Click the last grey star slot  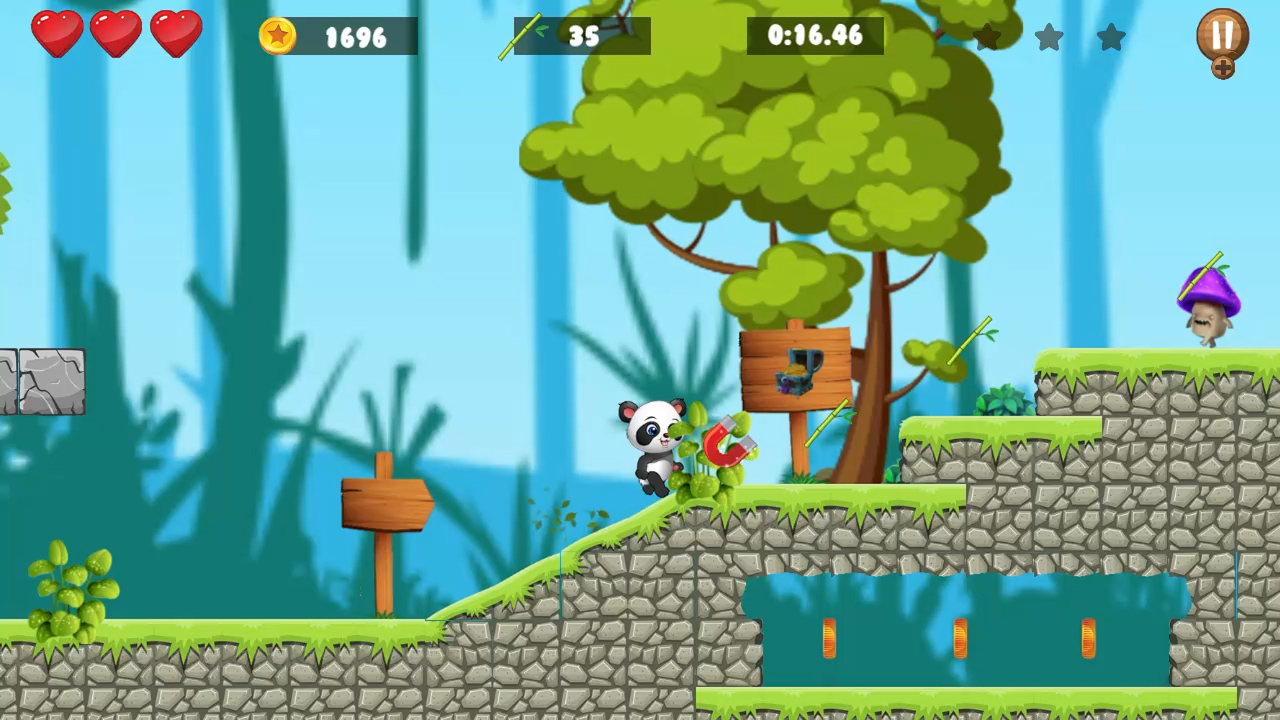[x=1112, y=38]
